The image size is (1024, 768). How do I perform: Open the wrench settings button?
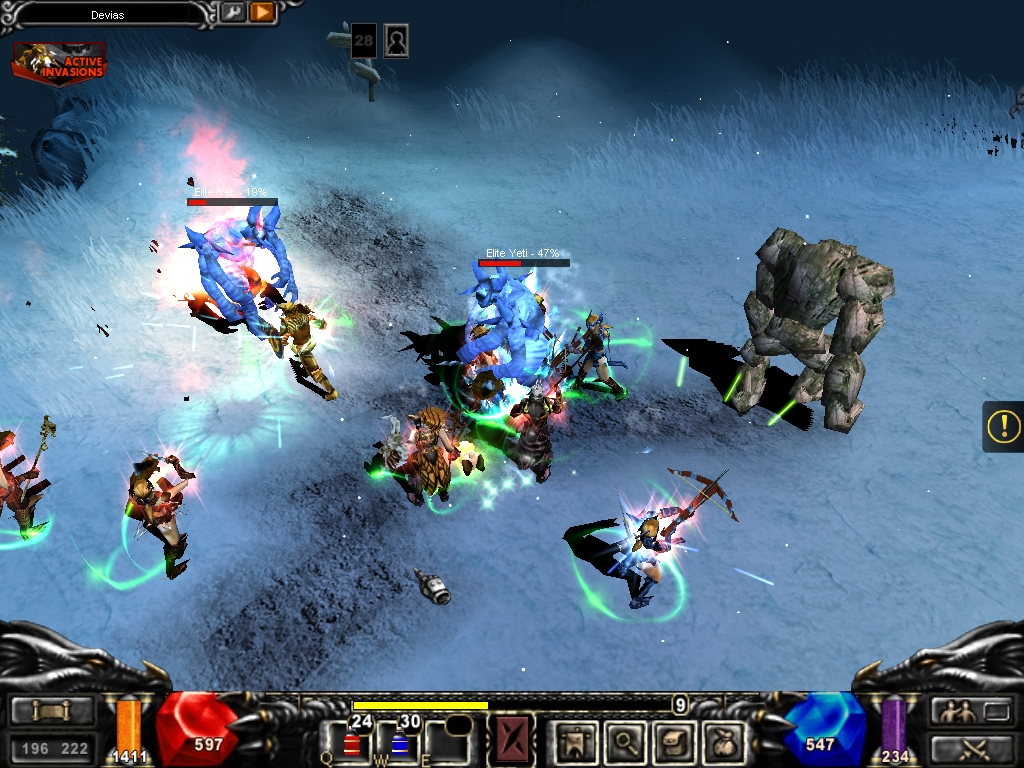232,12
